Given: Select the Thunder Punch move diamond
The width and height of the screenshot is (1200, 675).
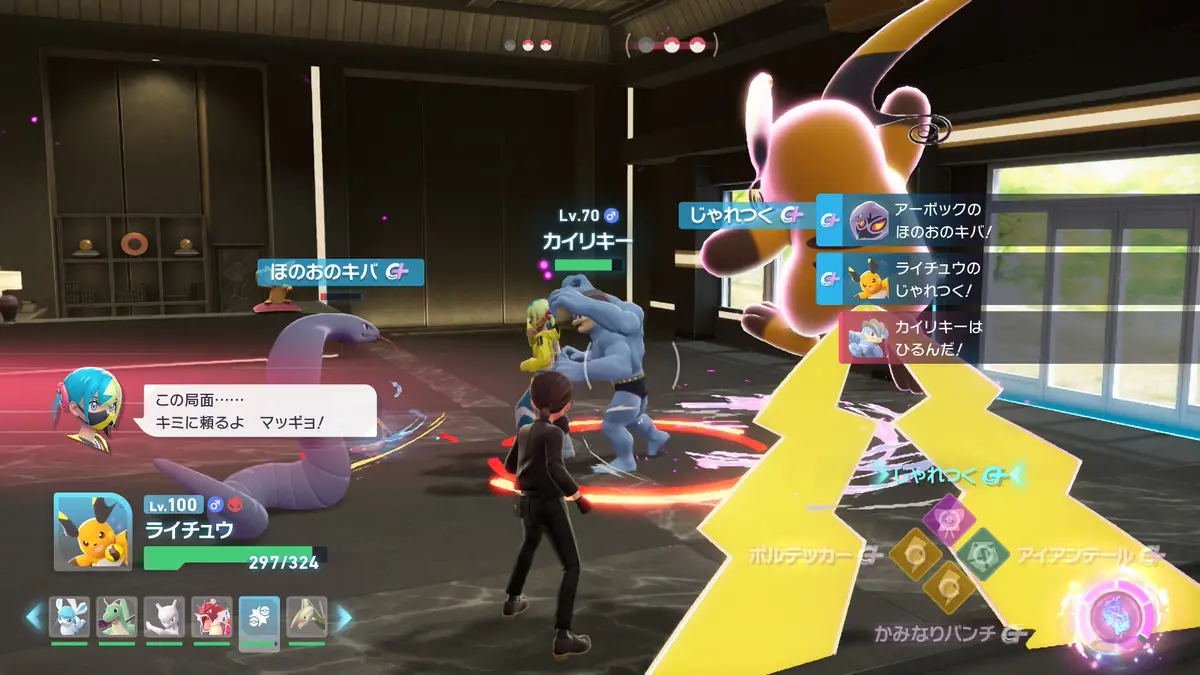Looking at the screenshot, I should click(x=946, y=586).
